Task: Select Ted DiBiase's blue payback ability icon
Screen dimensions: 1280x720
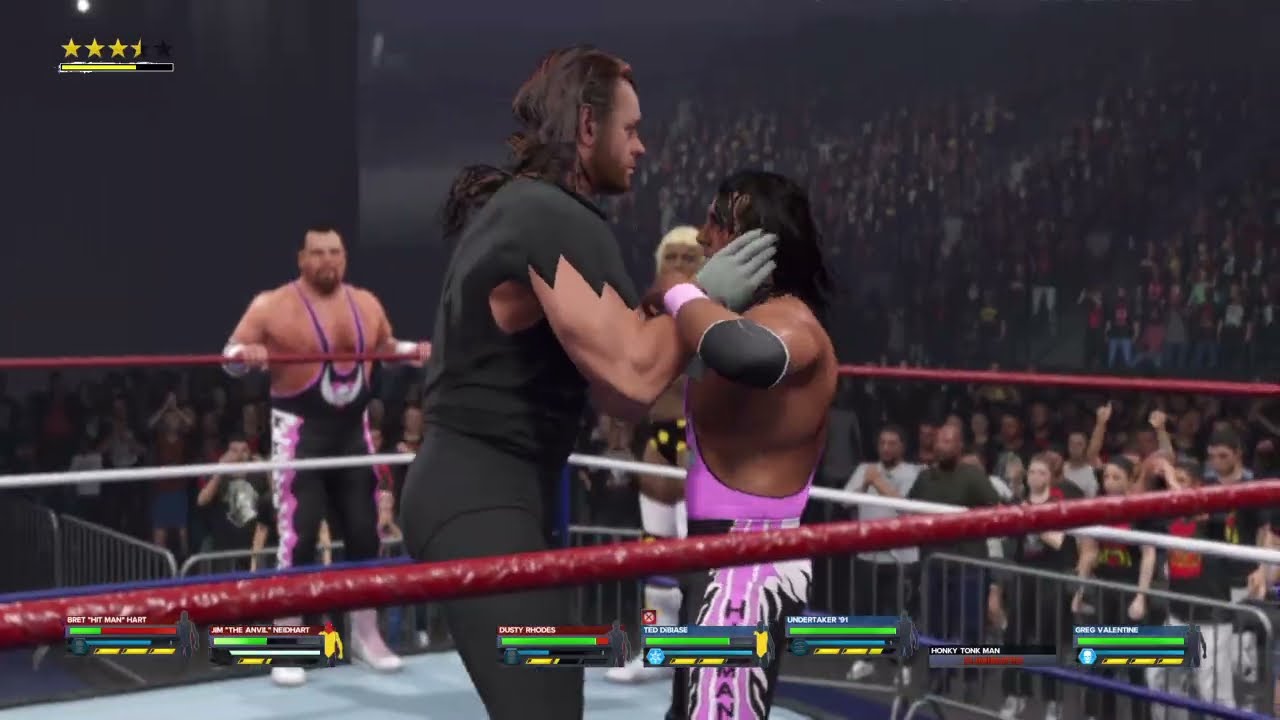Action: click(x=655, y=656)
